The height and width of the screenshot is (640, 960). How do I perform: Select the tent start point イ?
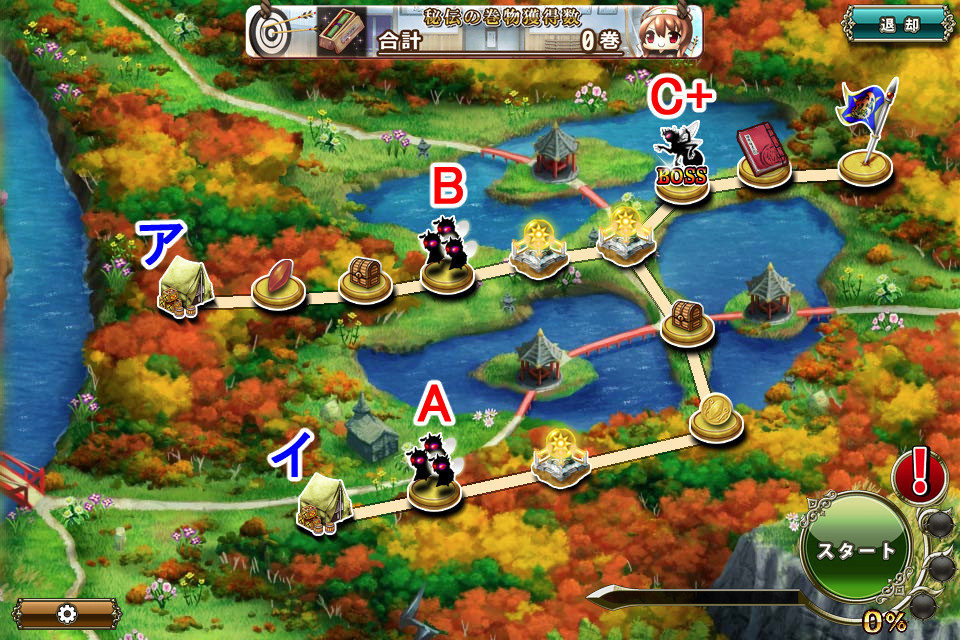click(322, 503)
